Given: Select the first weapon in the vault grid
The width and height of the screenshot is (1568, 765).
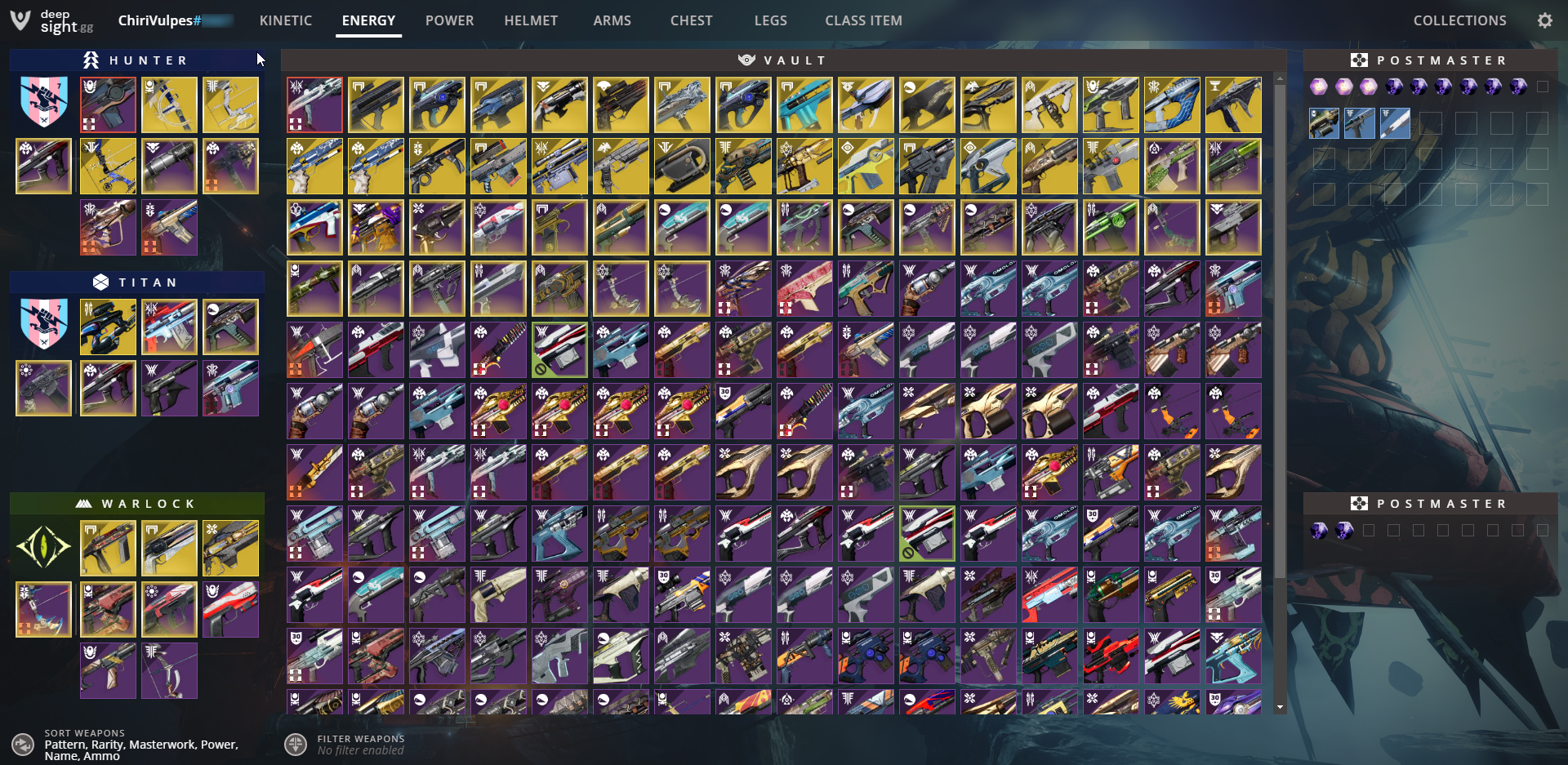Looking at the screenshot, I should point(314,105).
